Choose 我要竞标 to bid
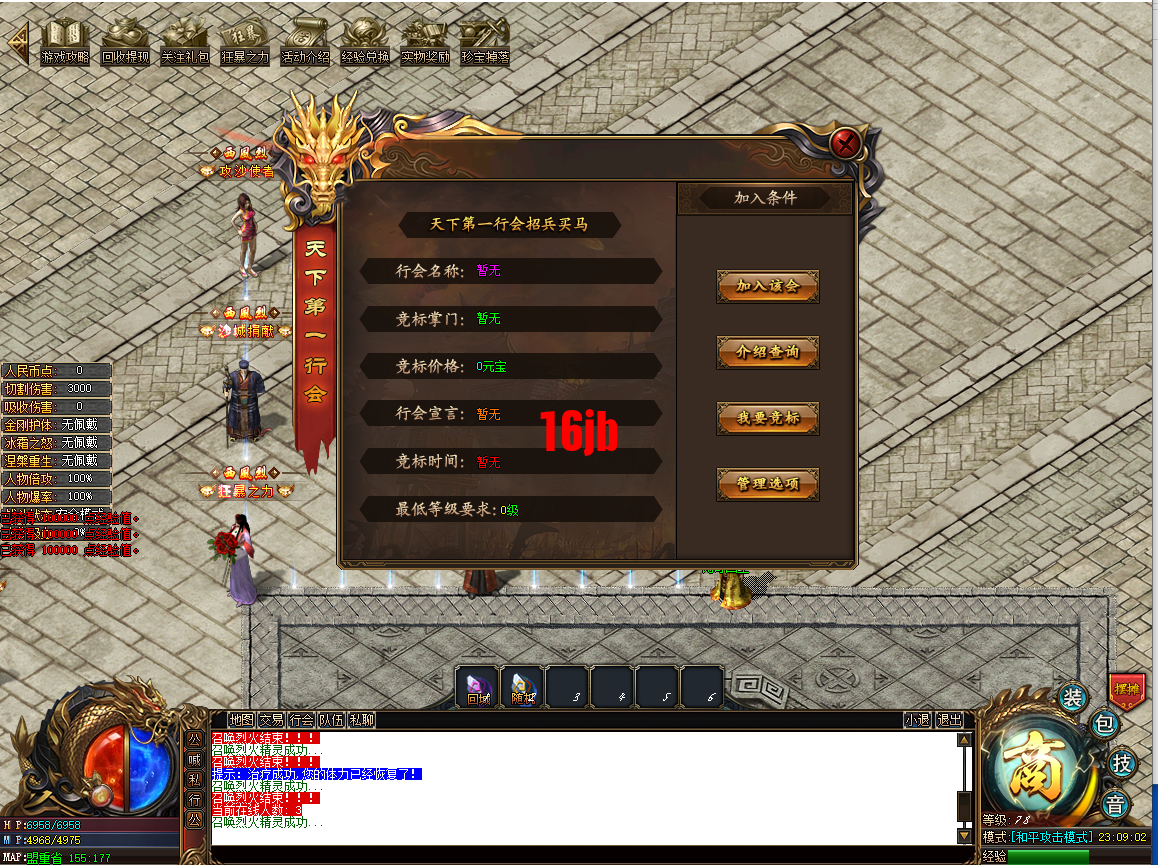The image size is (1158, 865). [x=768, y=418]
